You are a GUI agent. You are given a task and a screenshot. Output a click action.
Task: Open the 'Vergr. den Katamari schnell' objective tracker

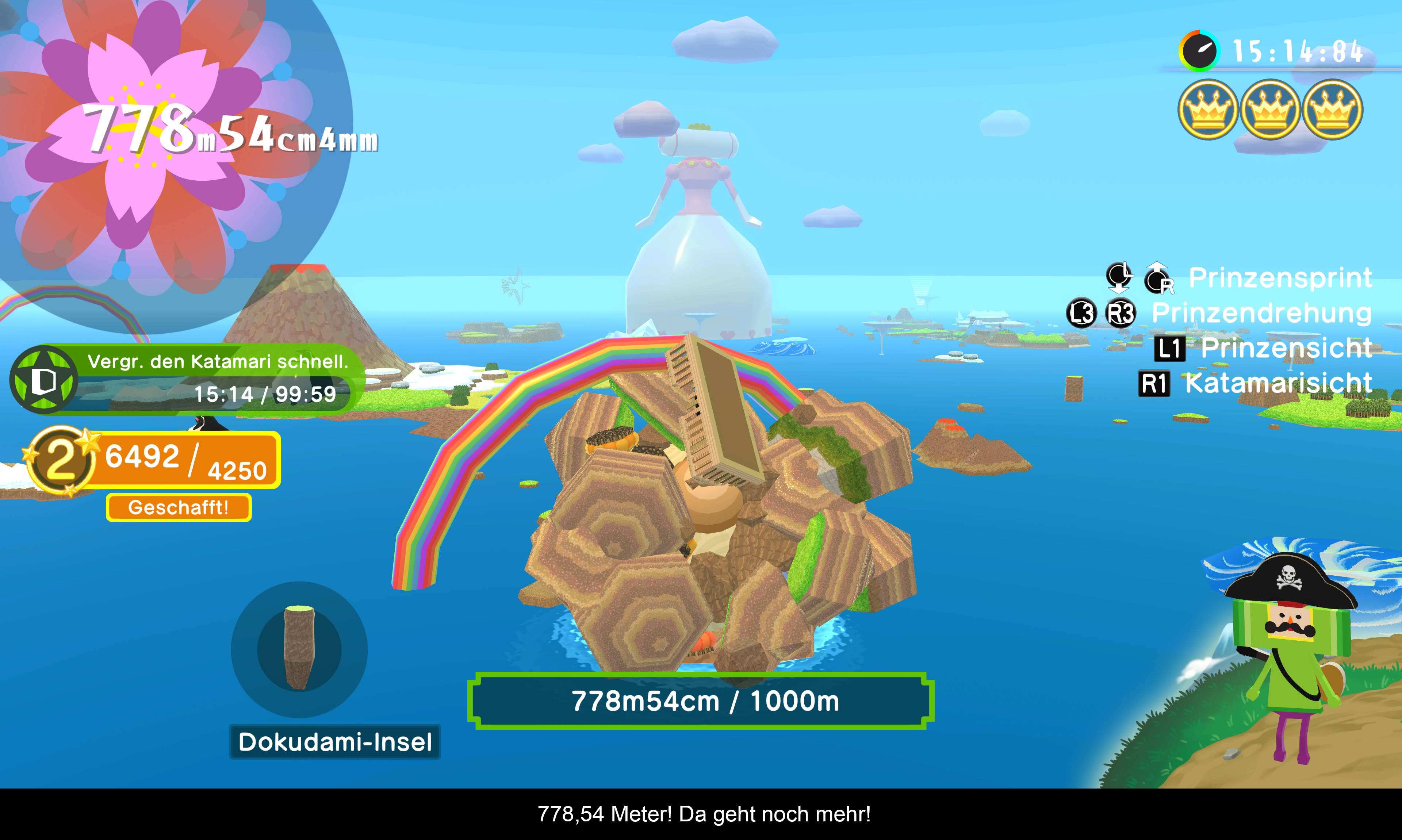click(x=218, y=378)
